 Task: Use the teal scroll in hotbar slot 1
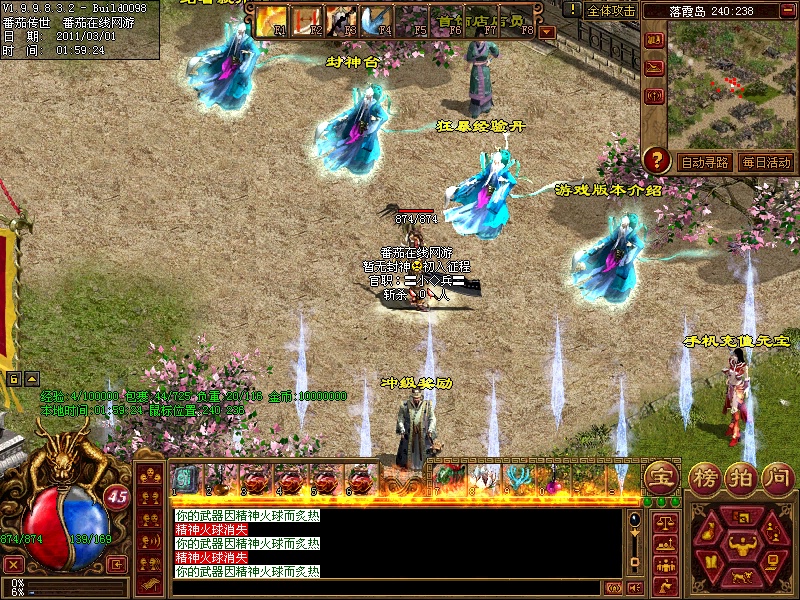pyautogui.click(x=187, y=478)
